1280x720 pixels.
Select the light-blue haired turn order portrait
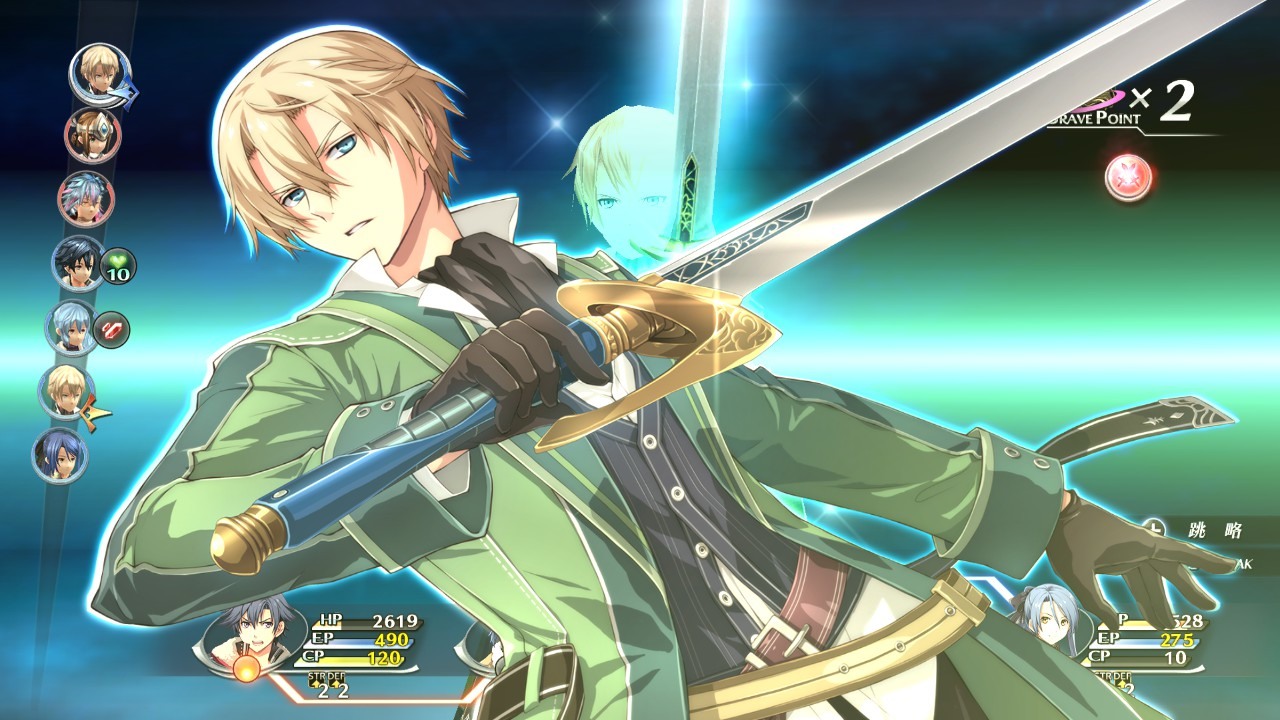click(x=72, y=327)
